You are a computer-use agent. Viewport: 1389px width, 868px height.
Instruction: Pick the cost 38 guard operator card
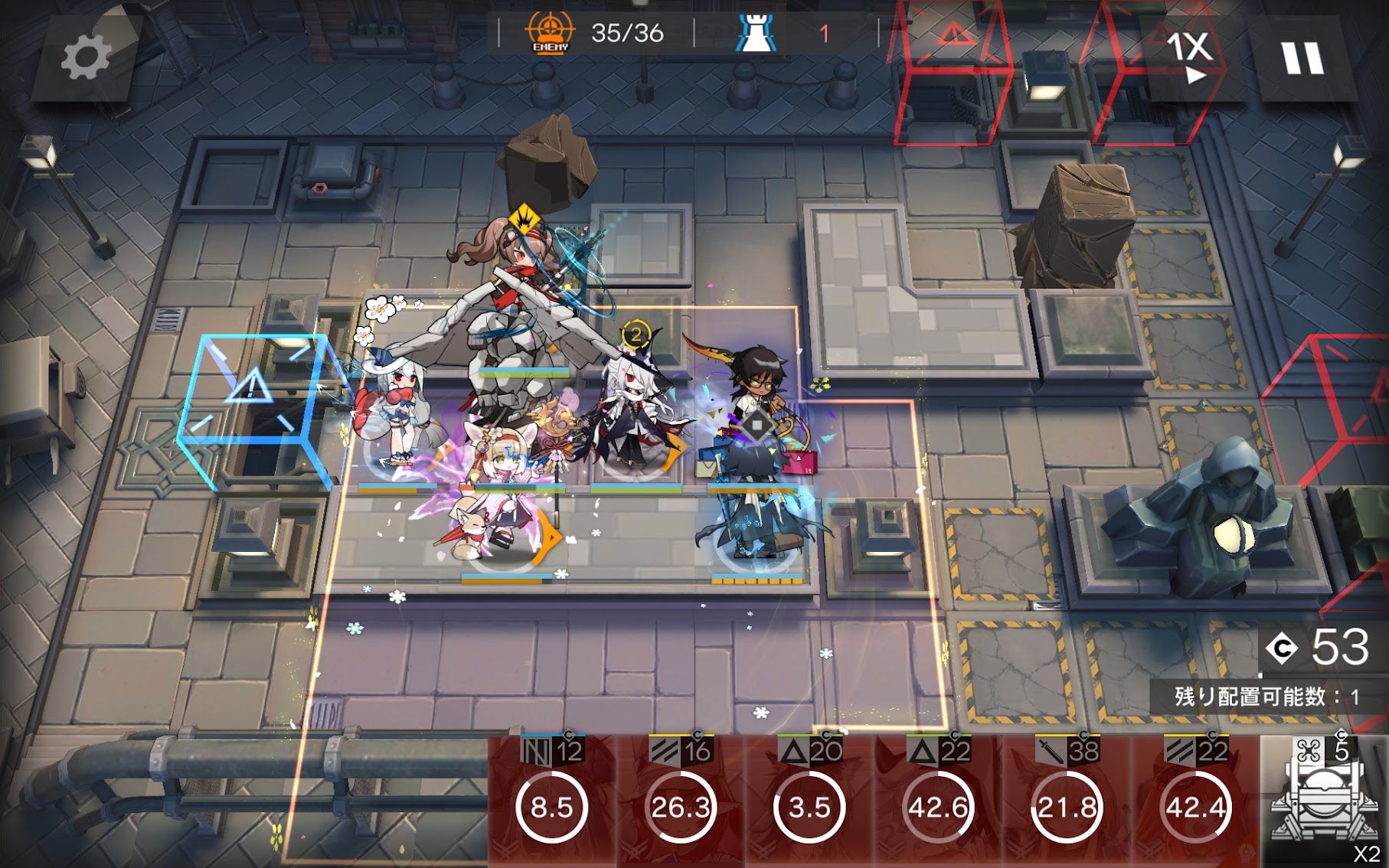pyautogui.click(x=1067, y=801)
